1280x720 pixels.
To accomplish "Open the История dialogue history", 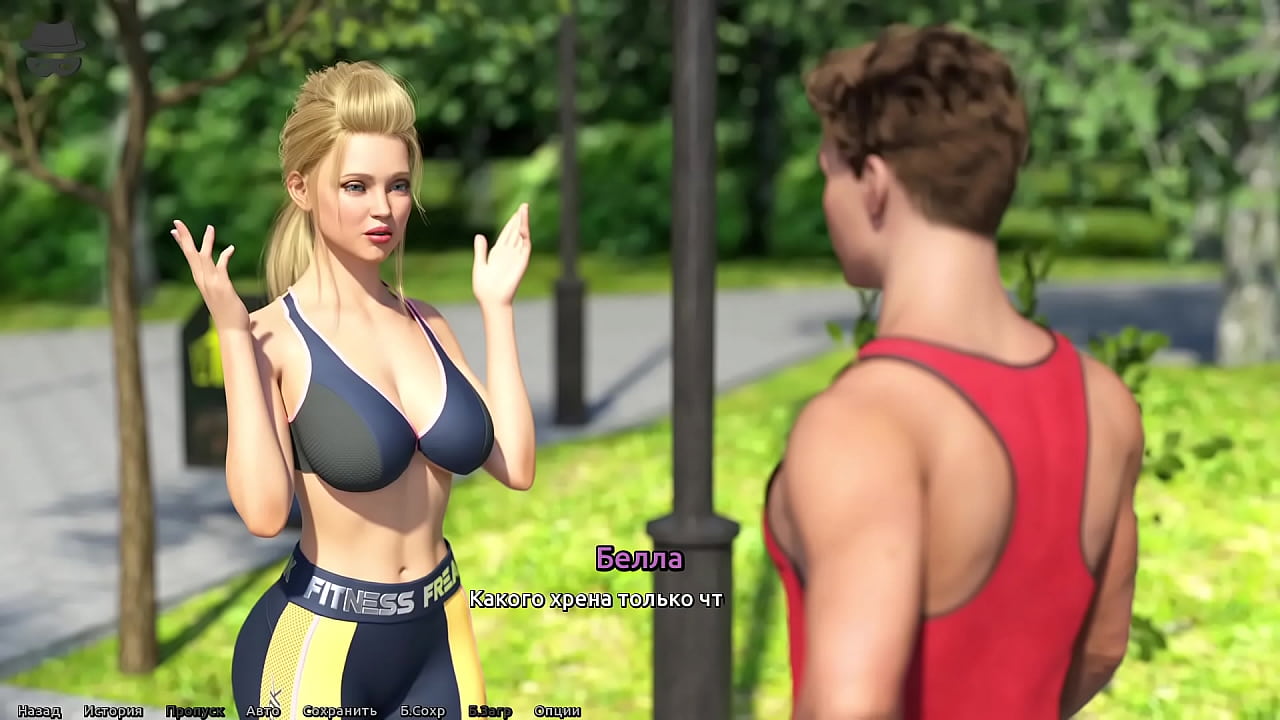I will [113, 711].
